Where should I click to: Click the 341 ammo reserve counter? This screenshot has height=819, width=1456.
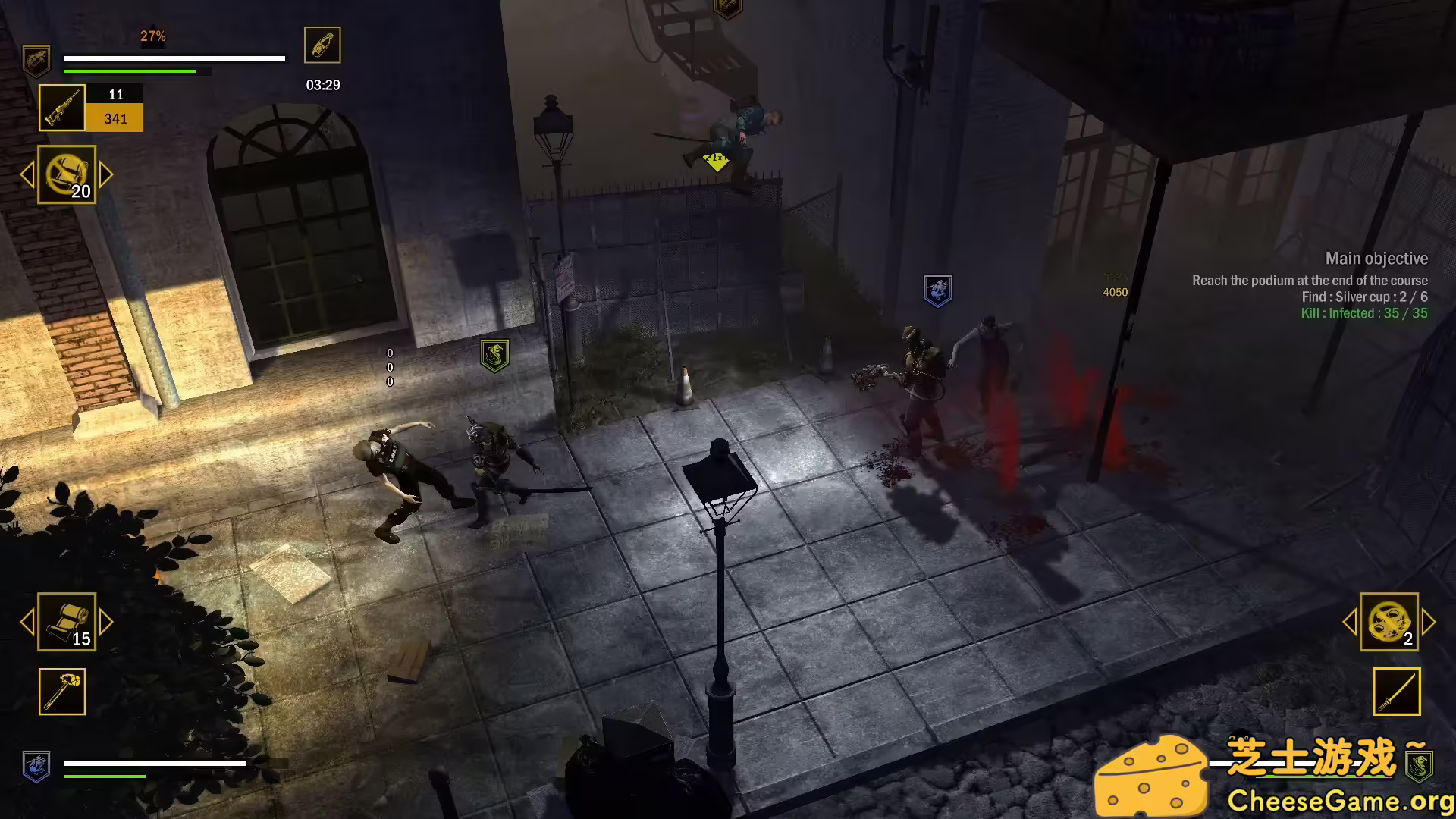[x=115, y=119]
